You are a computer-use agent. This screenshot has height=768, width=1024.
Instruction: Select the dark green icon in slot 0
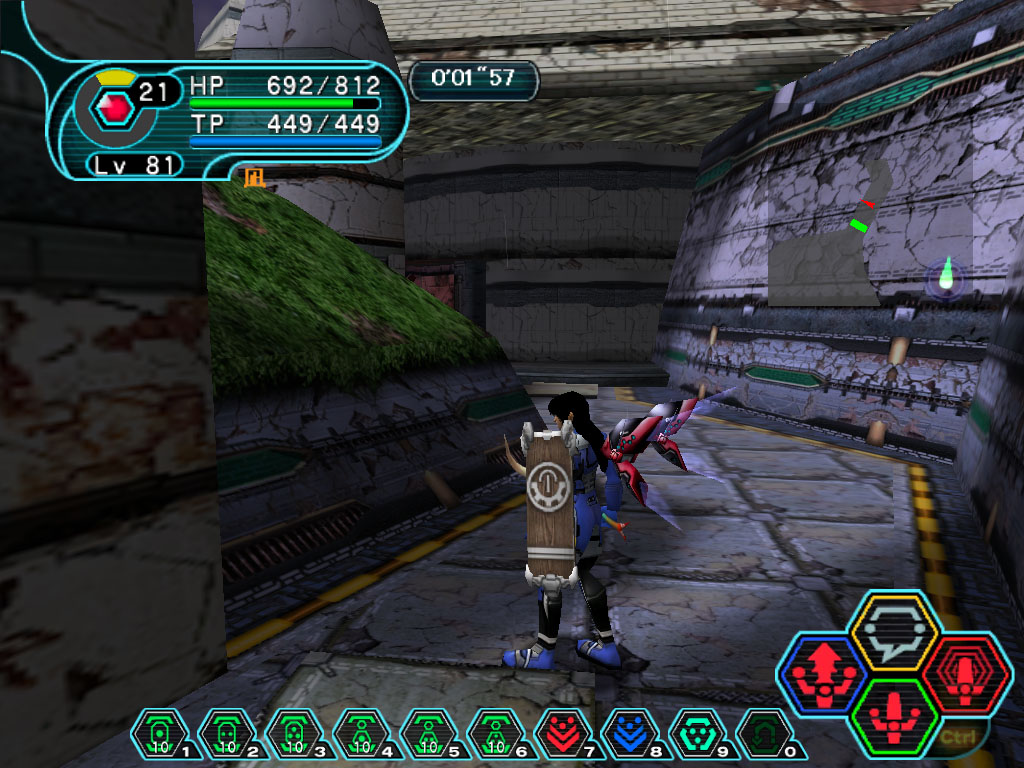pyautogui.click(x=762, y=734)
